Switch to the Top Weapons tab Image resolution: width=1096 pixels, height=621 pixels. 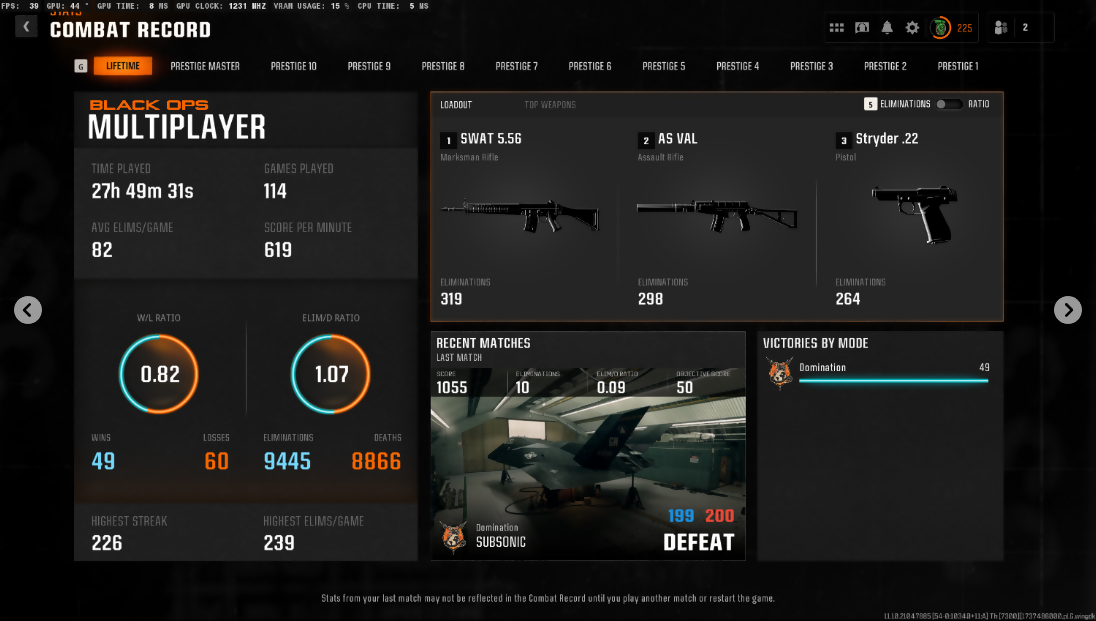point(550,104)
